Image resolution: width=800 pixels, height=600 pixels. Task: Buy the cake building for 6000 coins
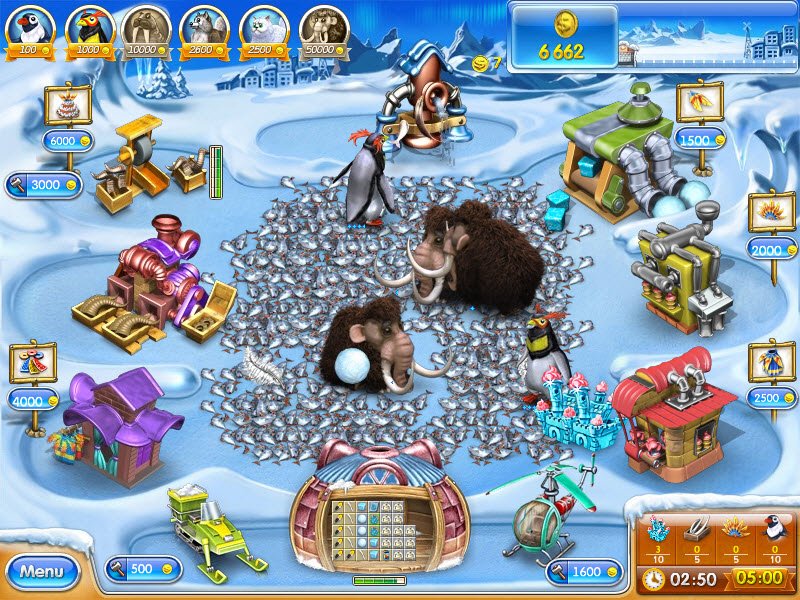point(67,141)
